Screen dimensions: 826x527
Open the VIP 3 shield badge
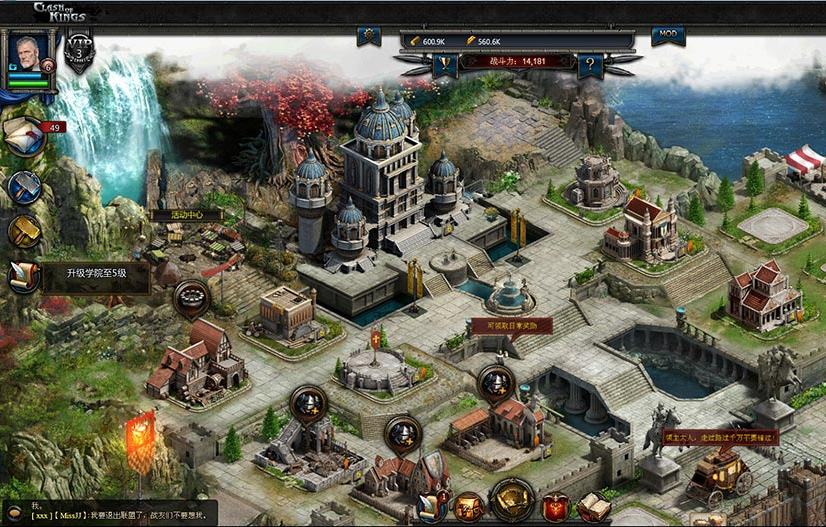tap(78, 52)
